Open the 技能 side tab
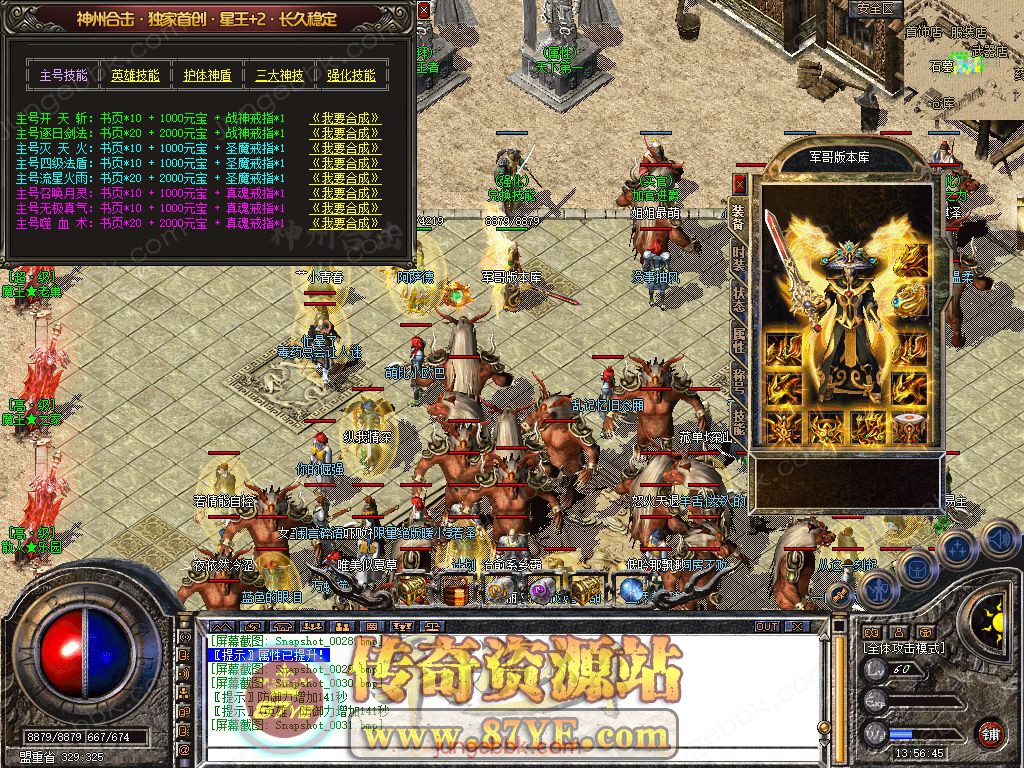This screenshot has height=768, width=1024. (739, 420)
